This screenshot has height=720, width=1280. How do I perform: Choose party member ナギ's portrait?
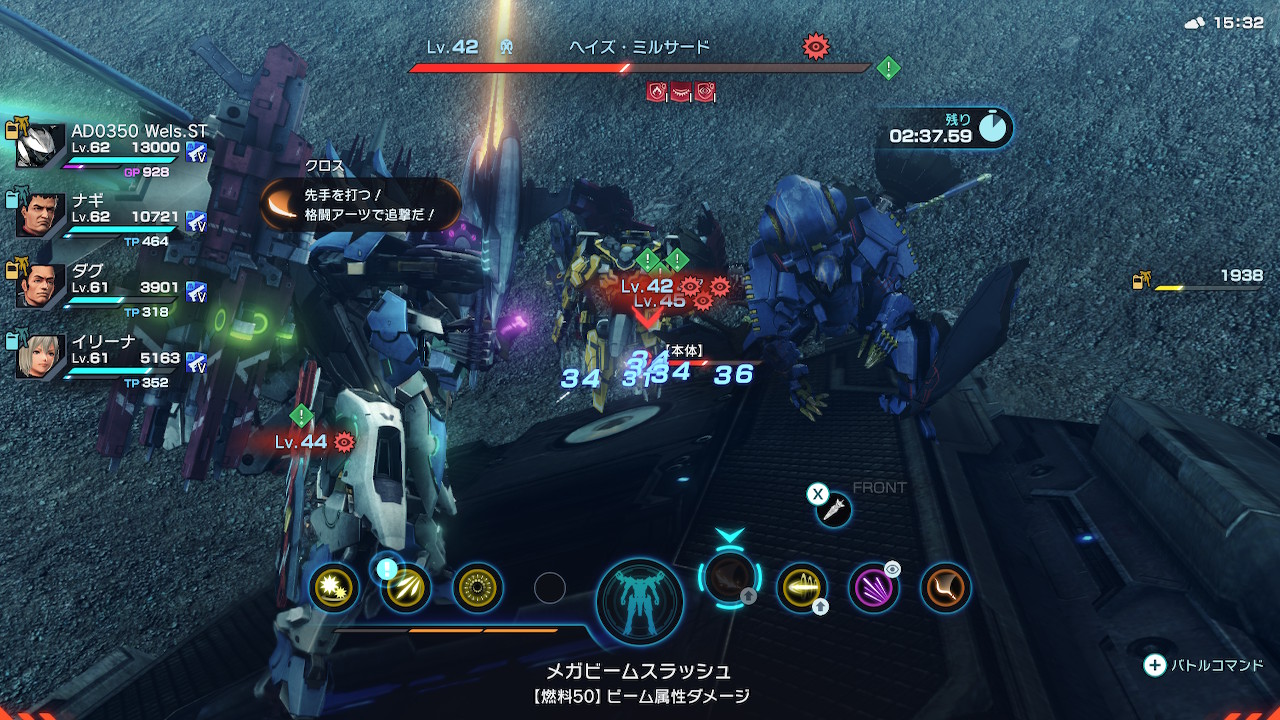[x=41, y=215]
